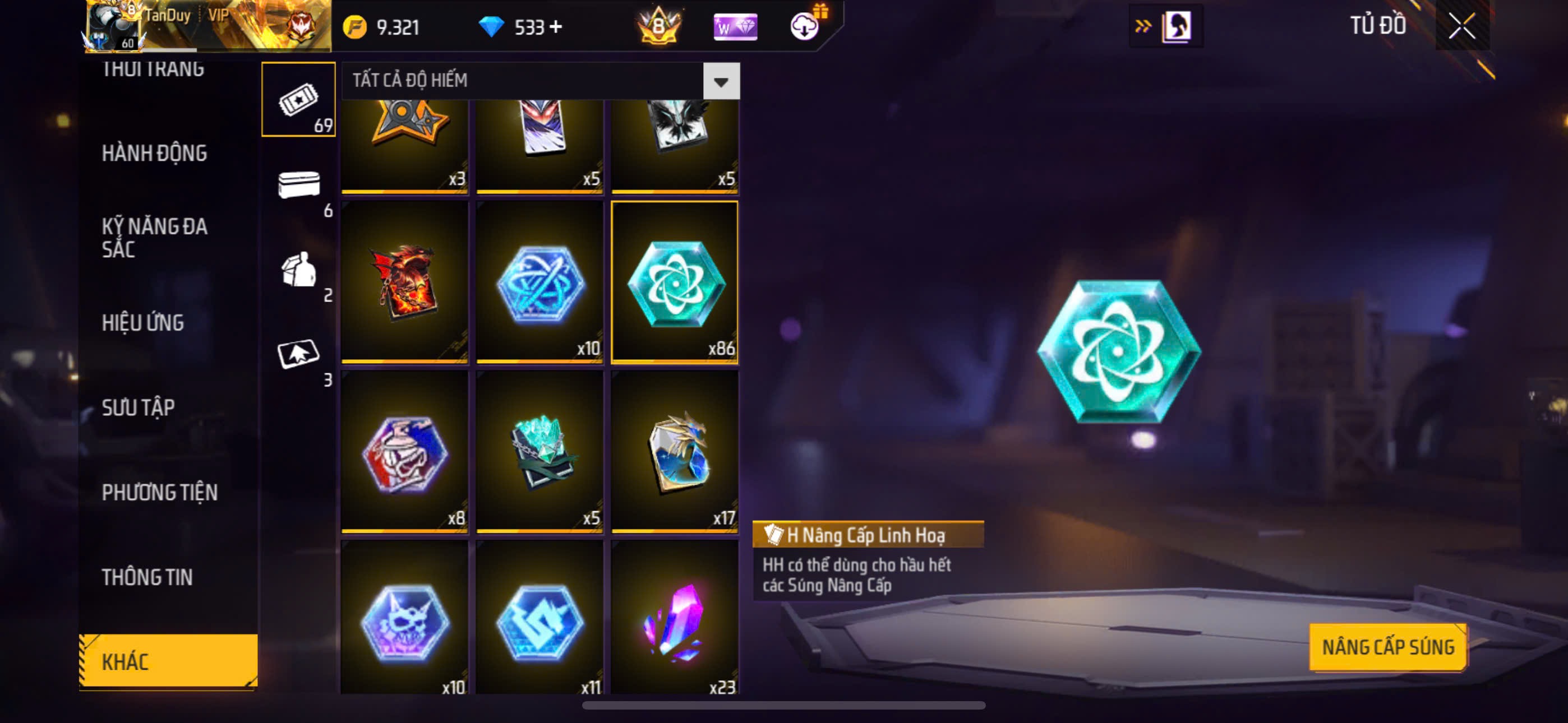Go to the Sưu Tập tab
The image size is (1568, 723).
point(138,407)
